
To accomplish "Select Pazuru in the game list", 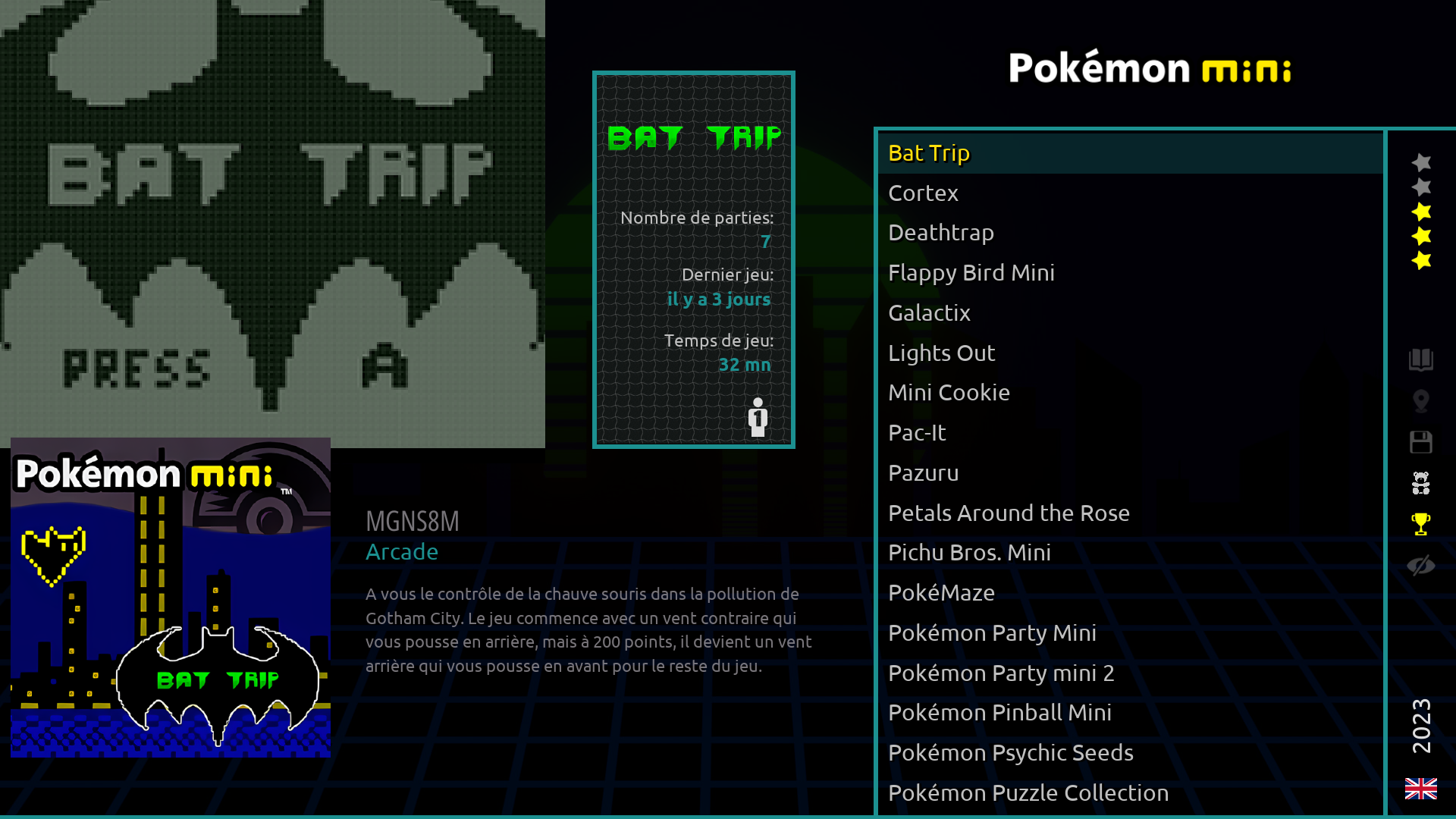I will pyautogui.click(x=923, y=472).
